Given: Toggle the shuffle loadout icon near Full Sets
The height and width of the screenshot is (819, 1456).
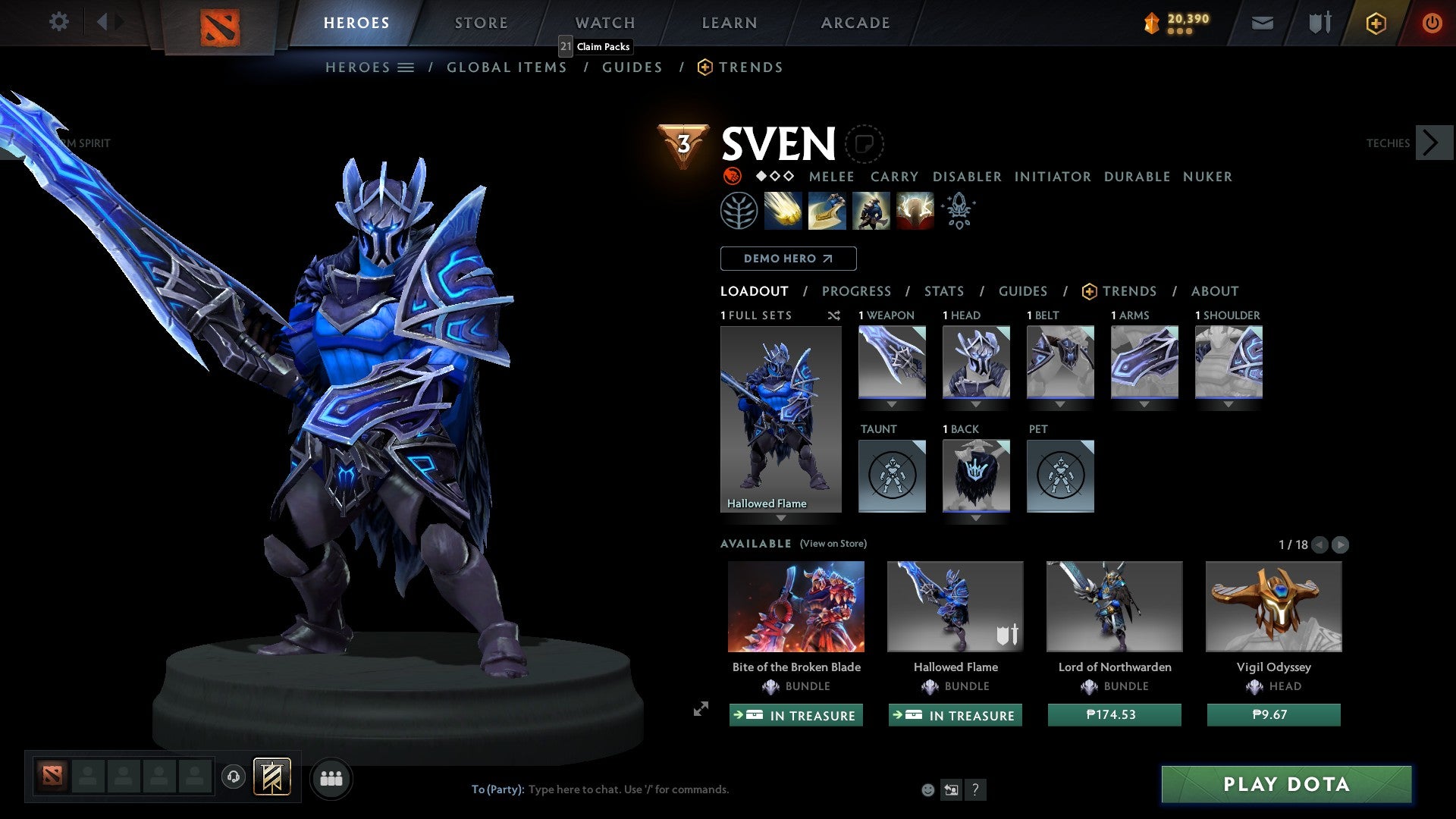Looking at the screenshot, I should (834, 316).
